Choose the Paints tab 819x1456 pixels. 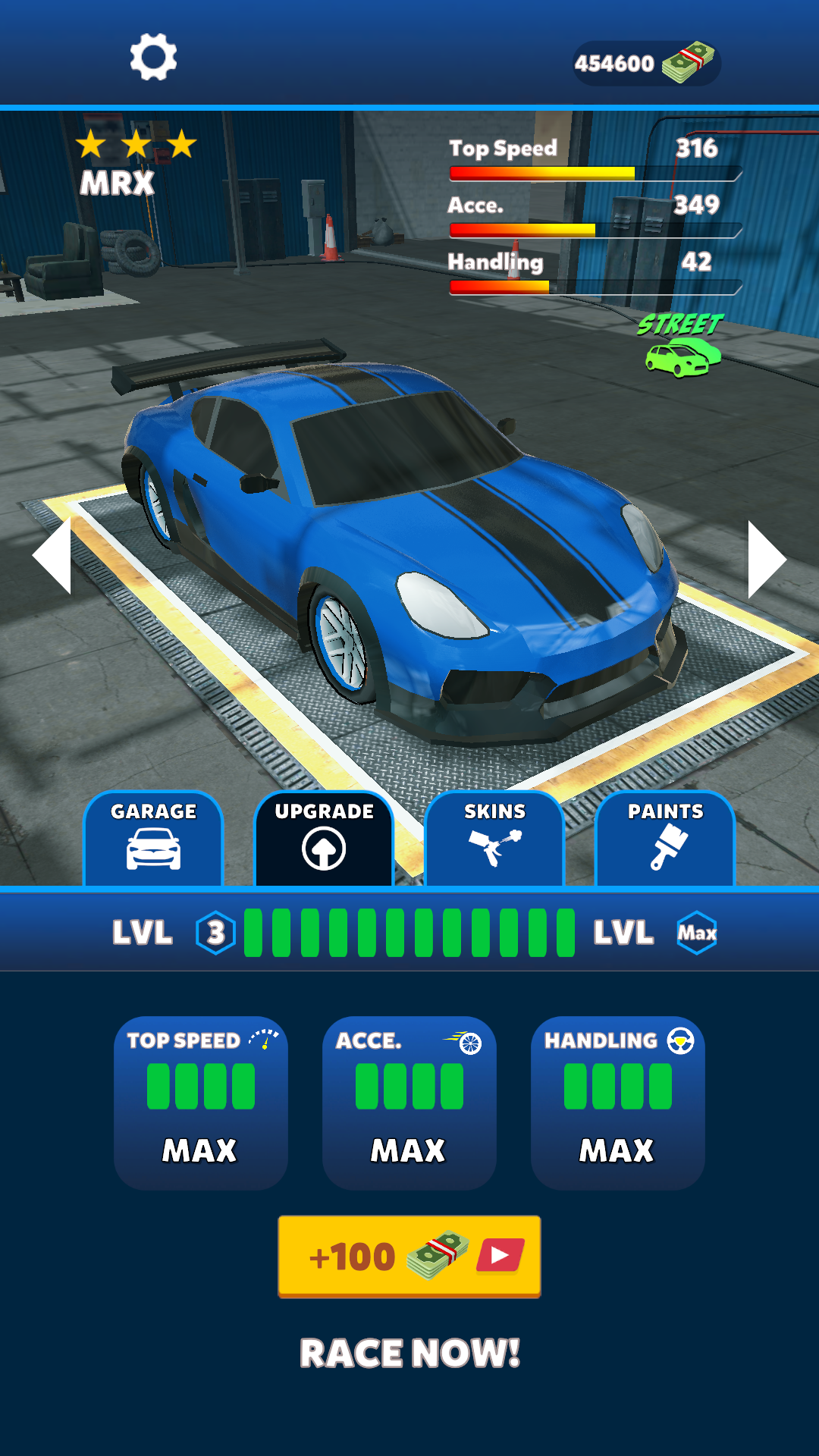pyautogui.click(x=665, y=838)
